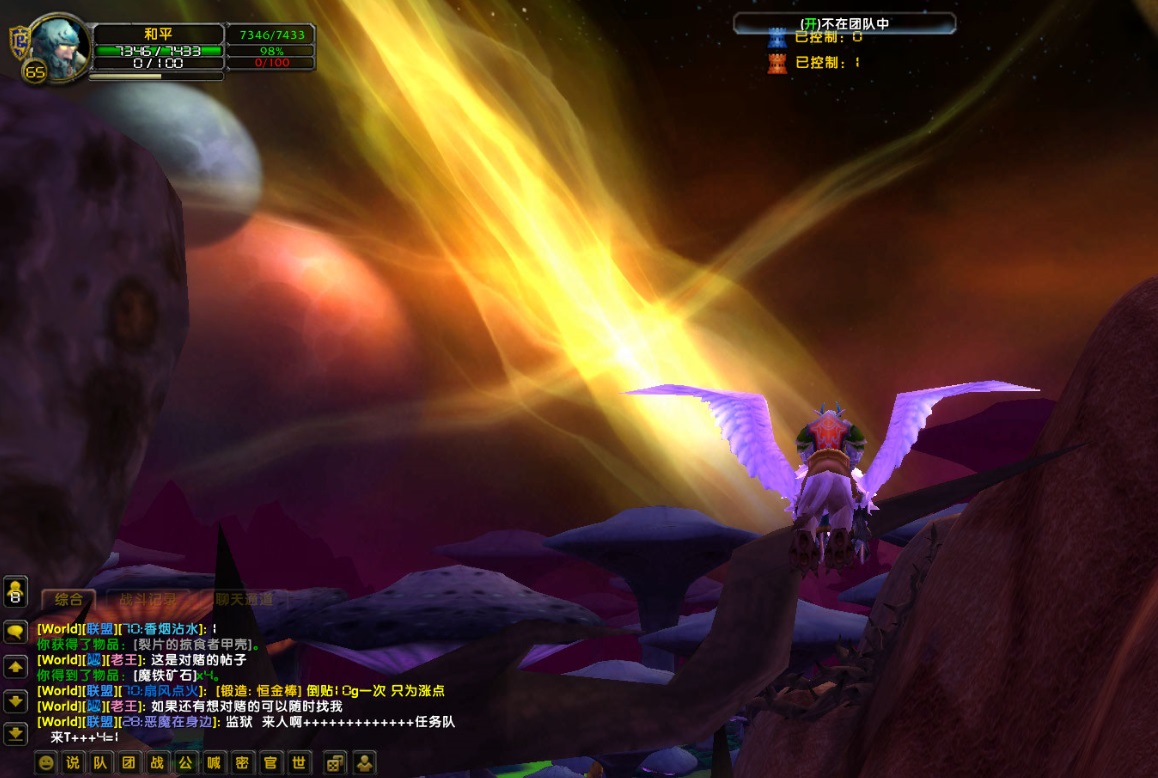Switch to the 综合 chat tab
1158x778 pixels.
pyautogui.click(x=68, y=599)
